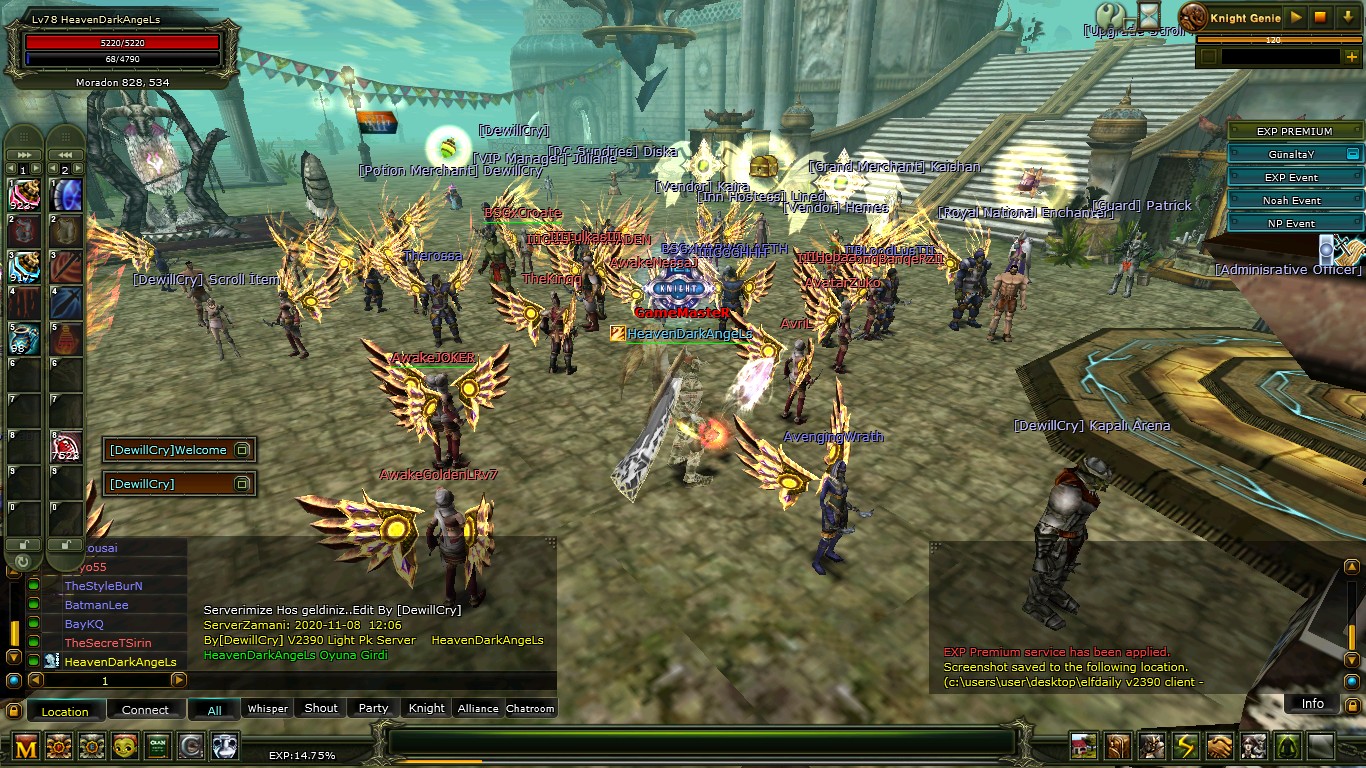
Task: Open the Info tab by the notice log
Action: (1312, 703)
